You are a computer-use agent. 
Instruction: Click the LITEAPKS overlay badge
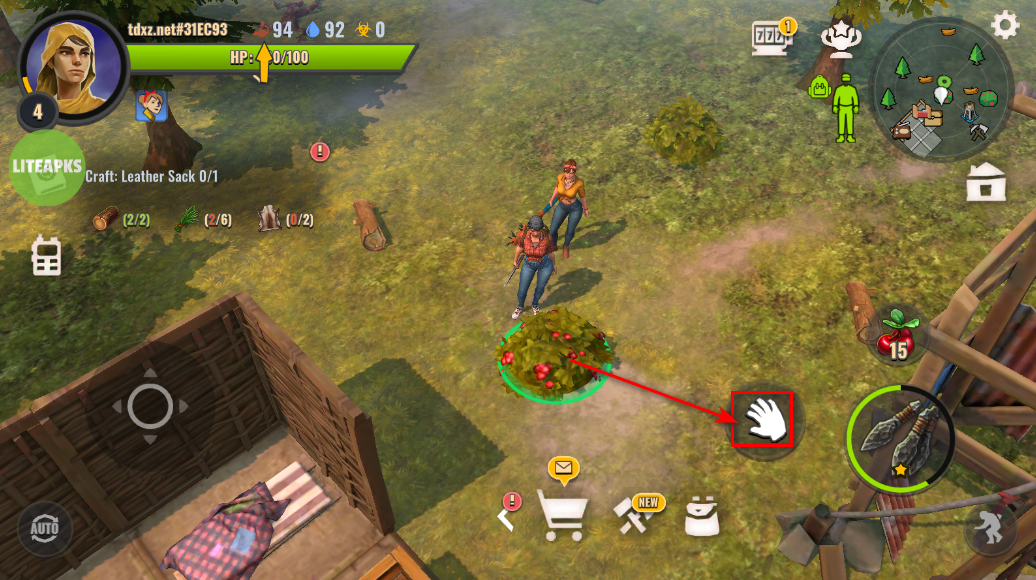tap(47, 167)
